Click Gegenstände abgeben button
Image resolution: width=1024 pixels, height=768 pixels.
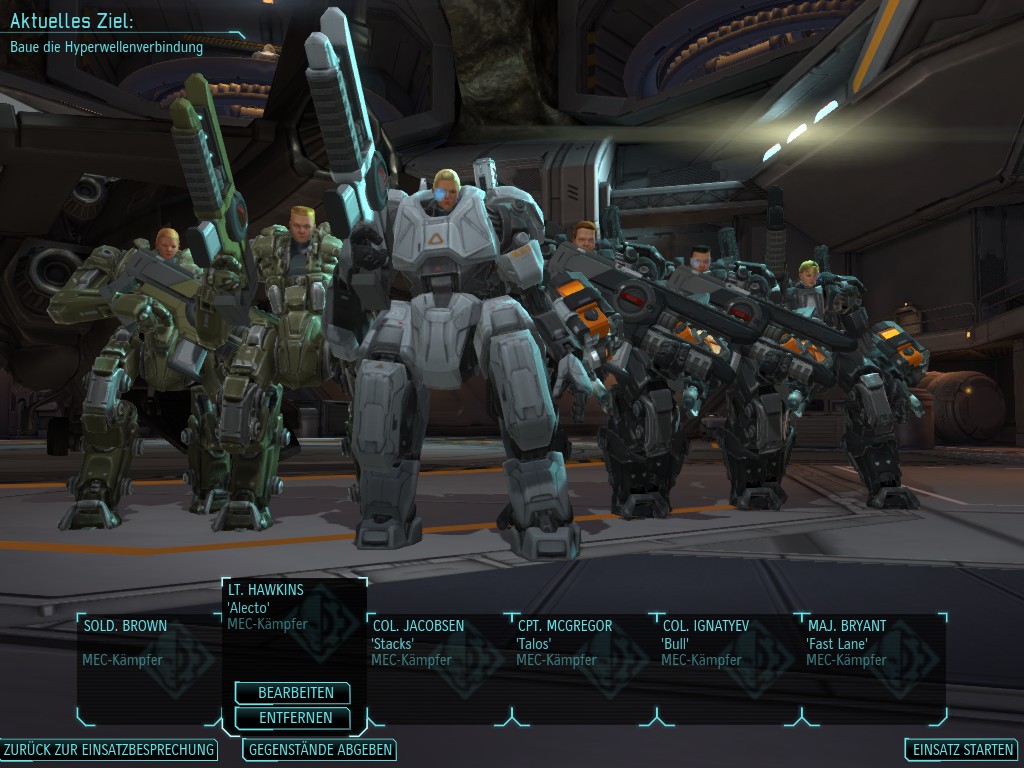pos(320,750)
